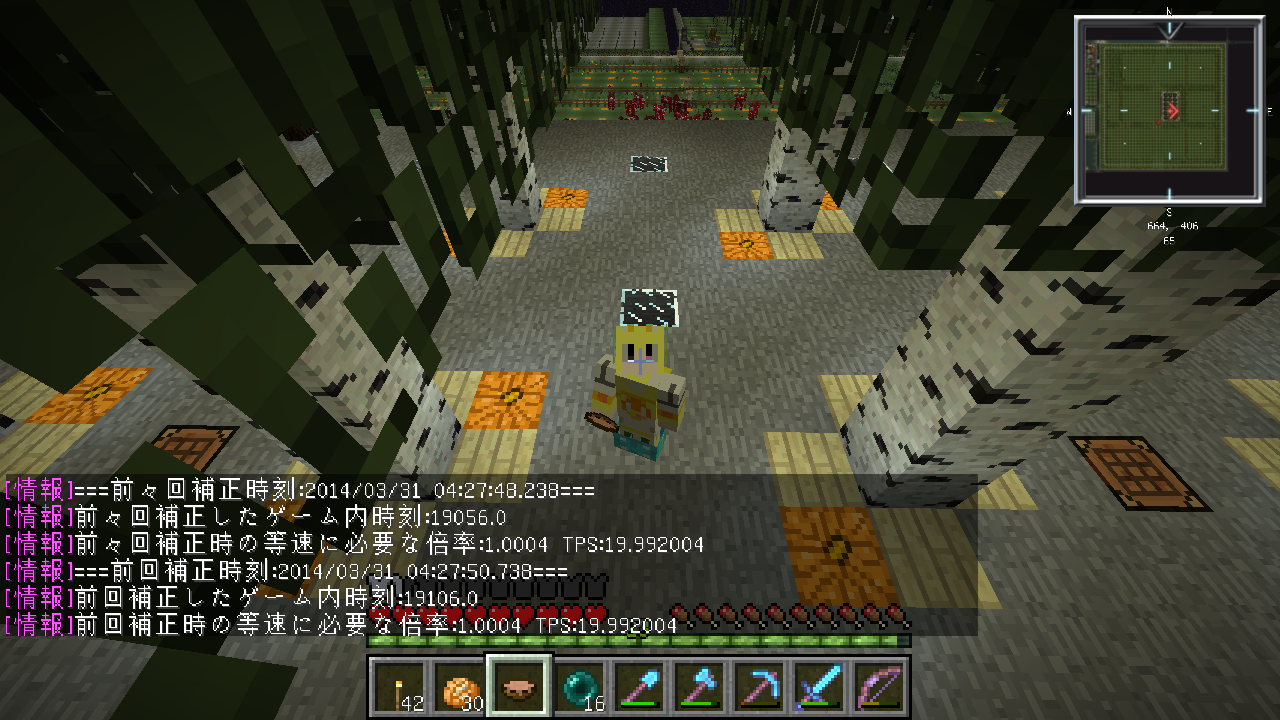The image size is (1280, 720).
Task: Click the flower pot in the selected slot
Action: (x=517, y=688)
